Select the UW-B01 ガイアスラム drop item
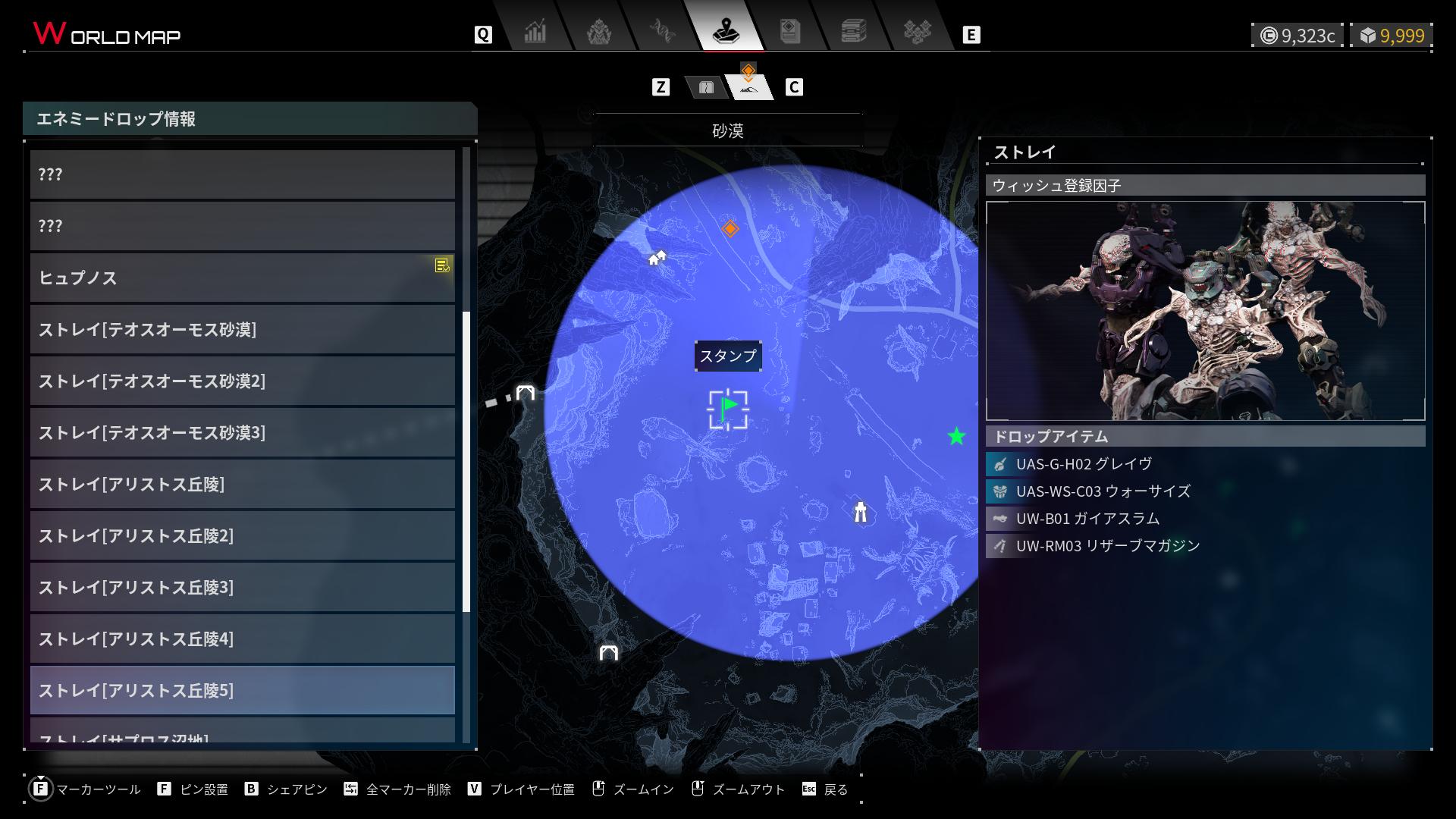Image resolution: width=1456 pixels, height=819 pixels. click(1088, 519)
